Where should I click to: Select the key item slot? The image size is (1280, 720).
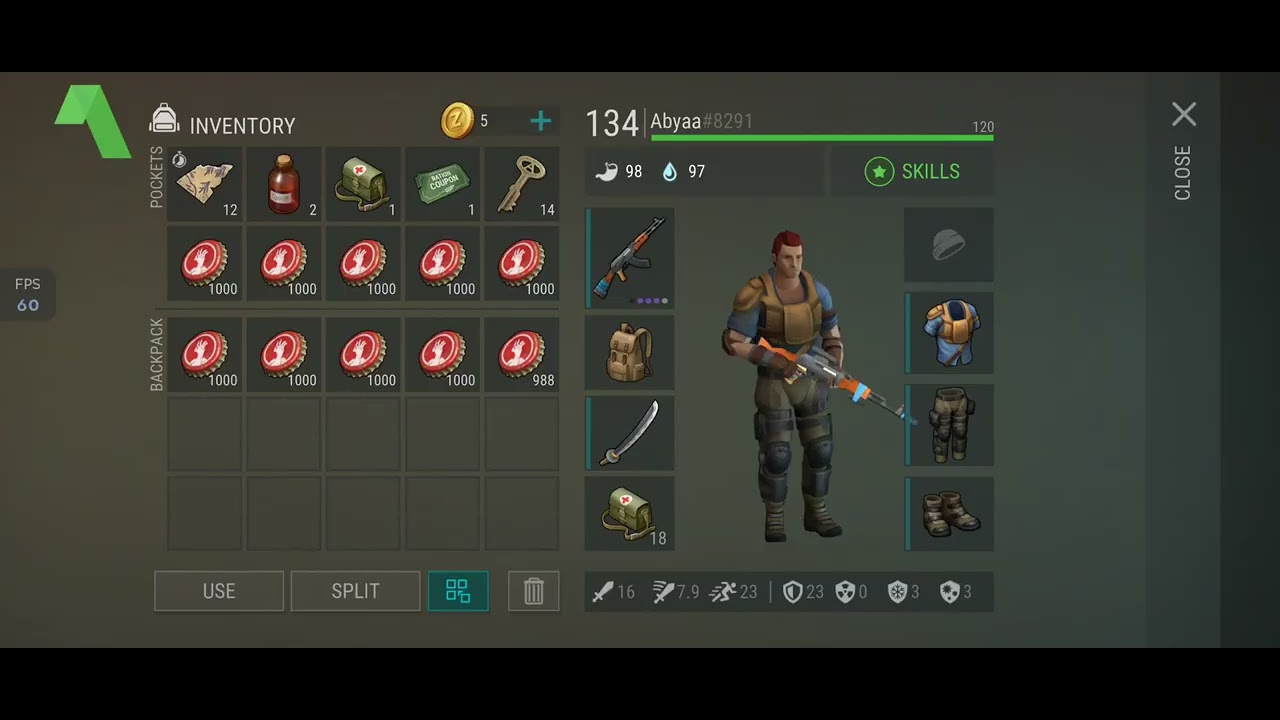521,184
